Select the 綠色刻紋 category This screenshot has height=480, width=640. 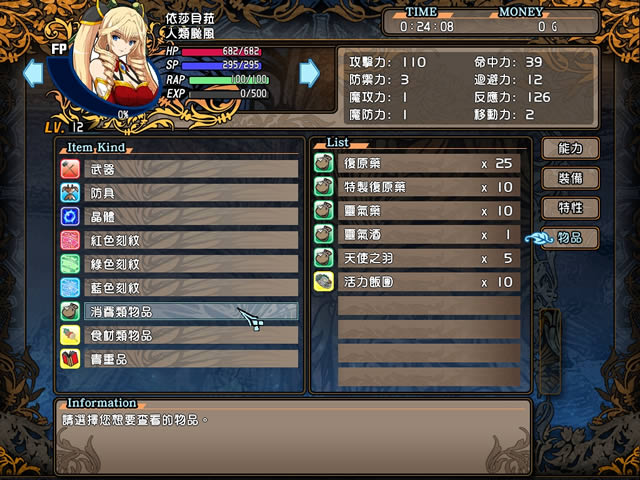tap(180, 264)
